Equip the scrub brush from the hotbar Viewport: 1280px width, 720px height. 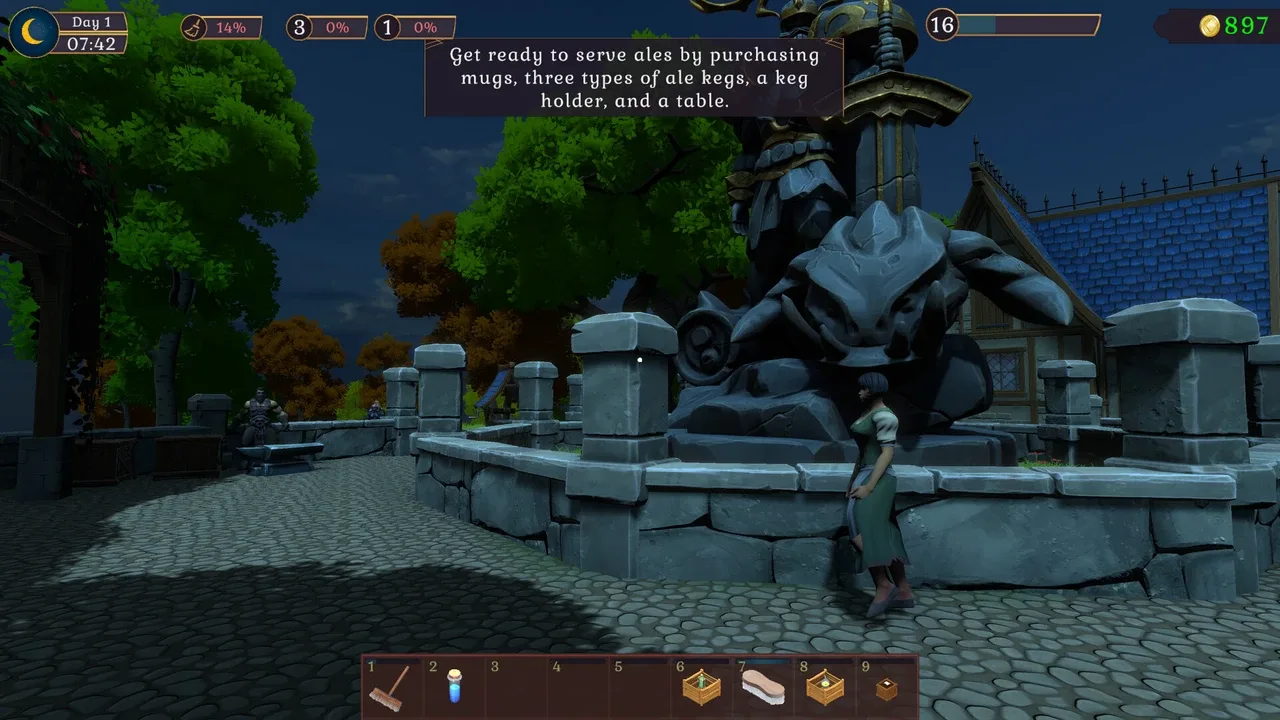pos(763,688)
